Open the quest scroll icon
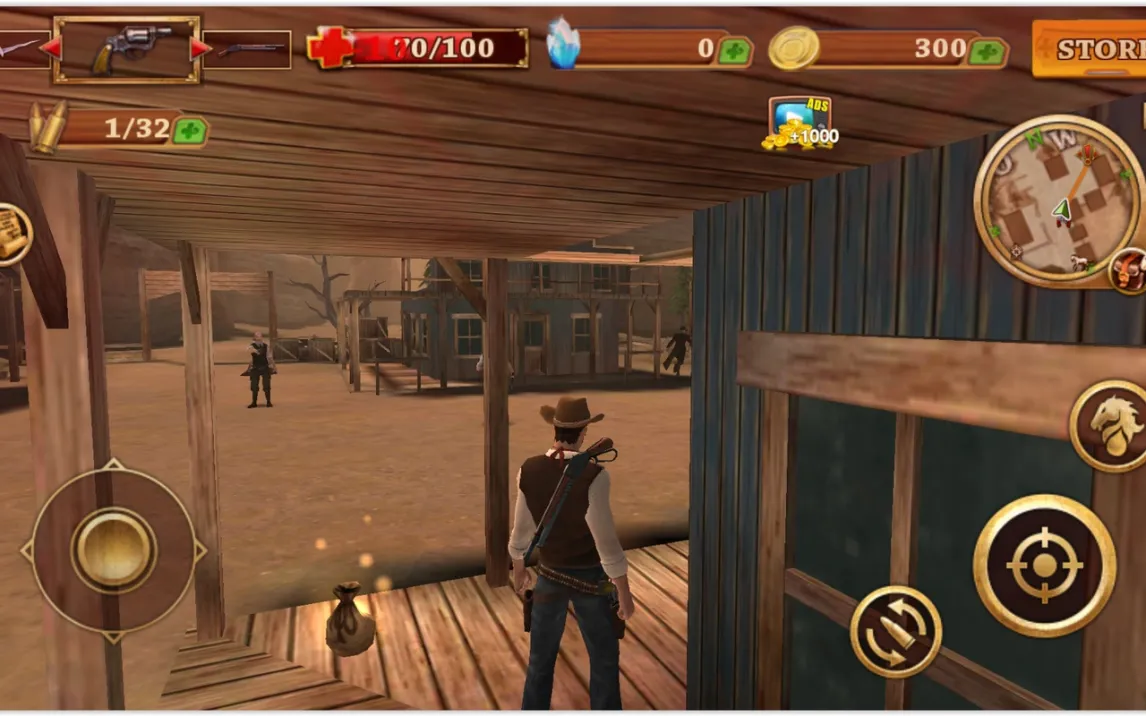 (x=11, y=236)
